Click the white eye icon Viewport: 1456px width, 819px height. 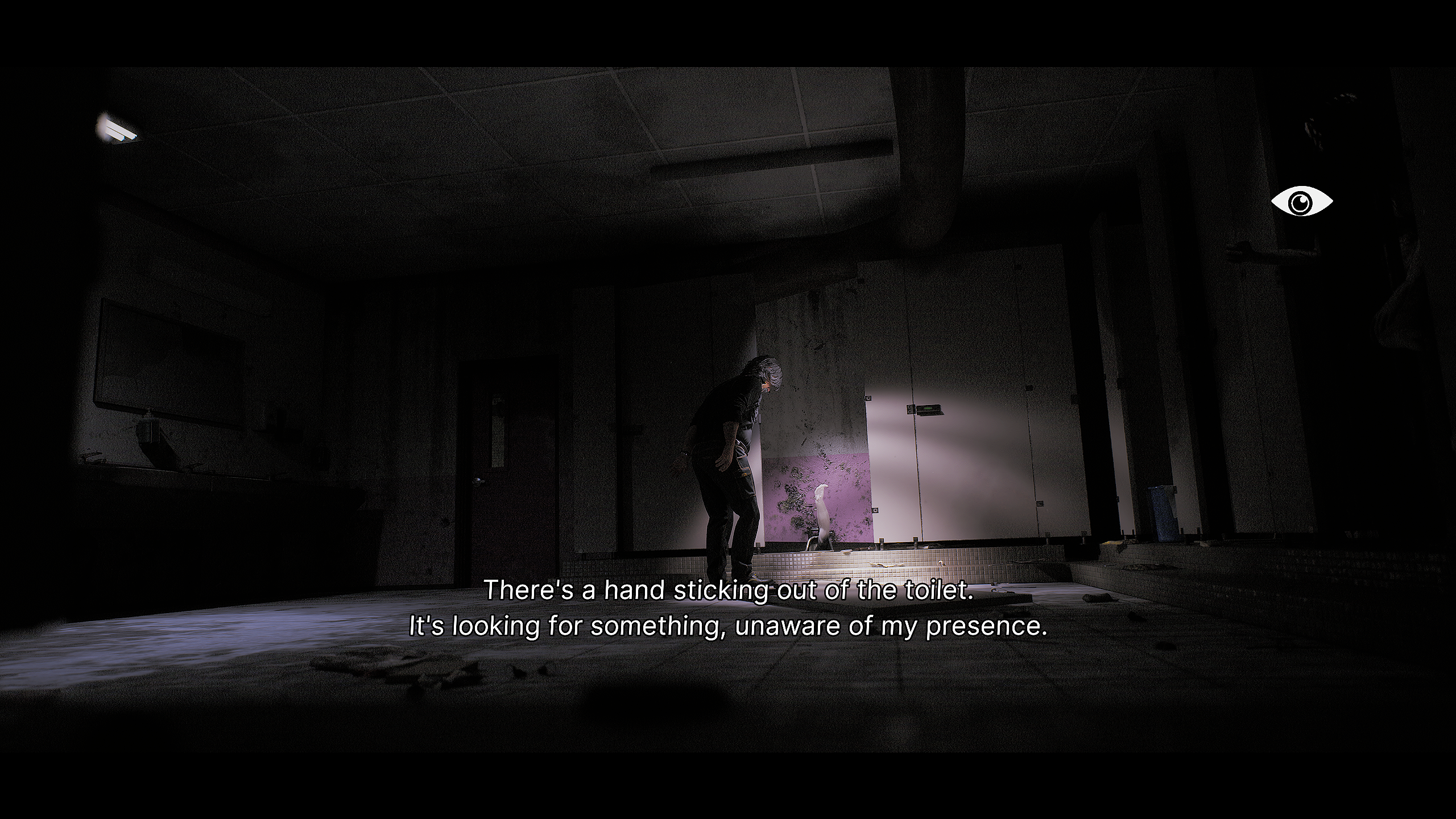(1301, 201)
